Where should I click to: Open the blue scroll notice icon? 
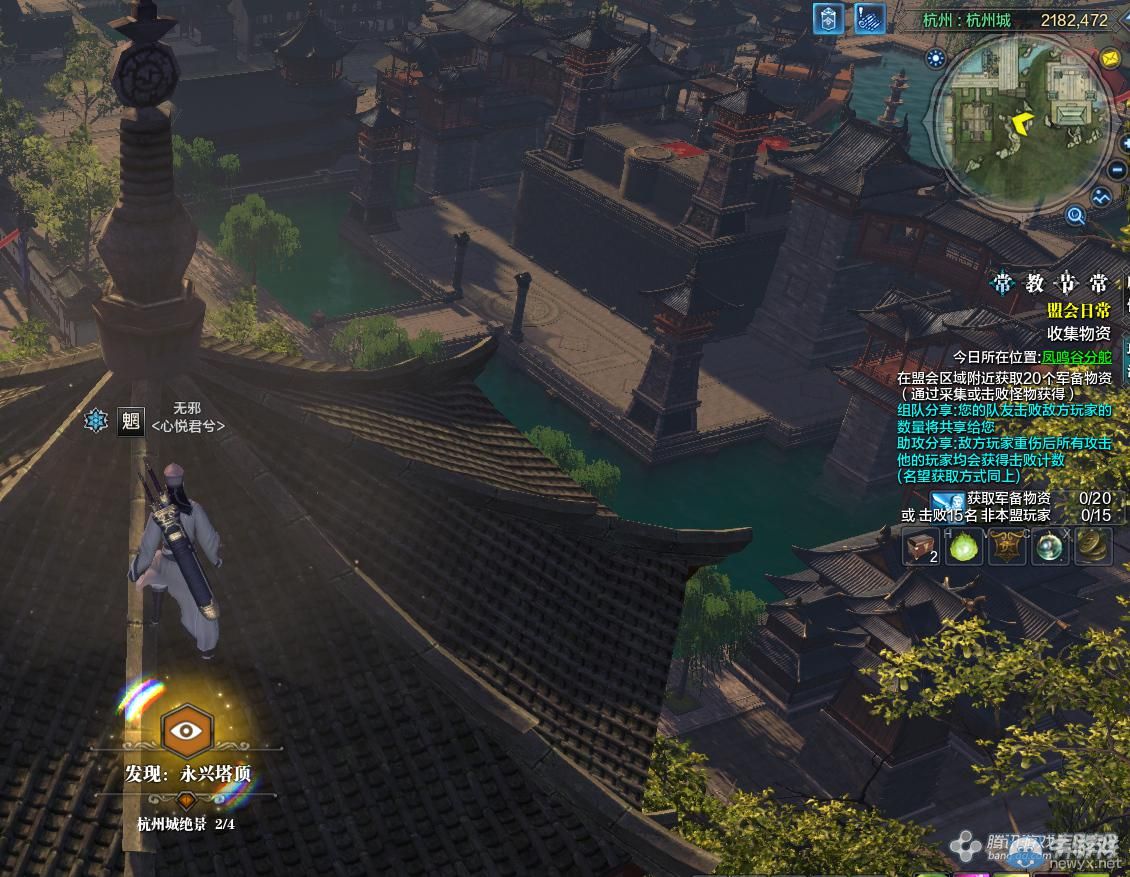(x=871, y=19)
